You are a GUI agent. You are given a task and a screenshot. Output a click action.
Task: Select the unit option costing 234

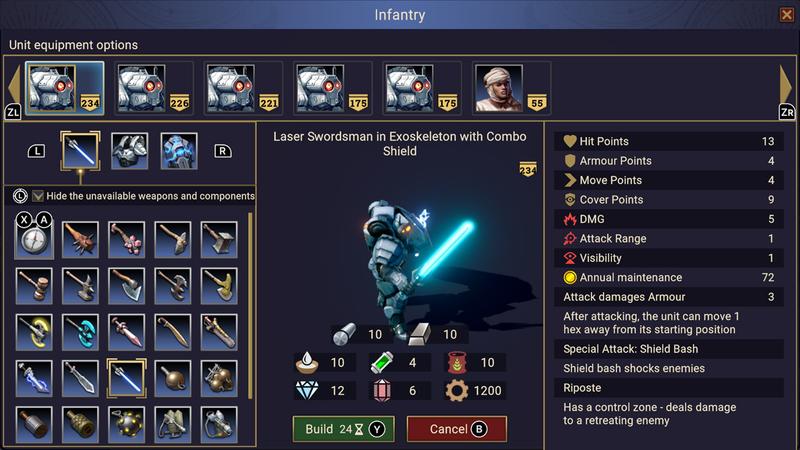point(64,87)
